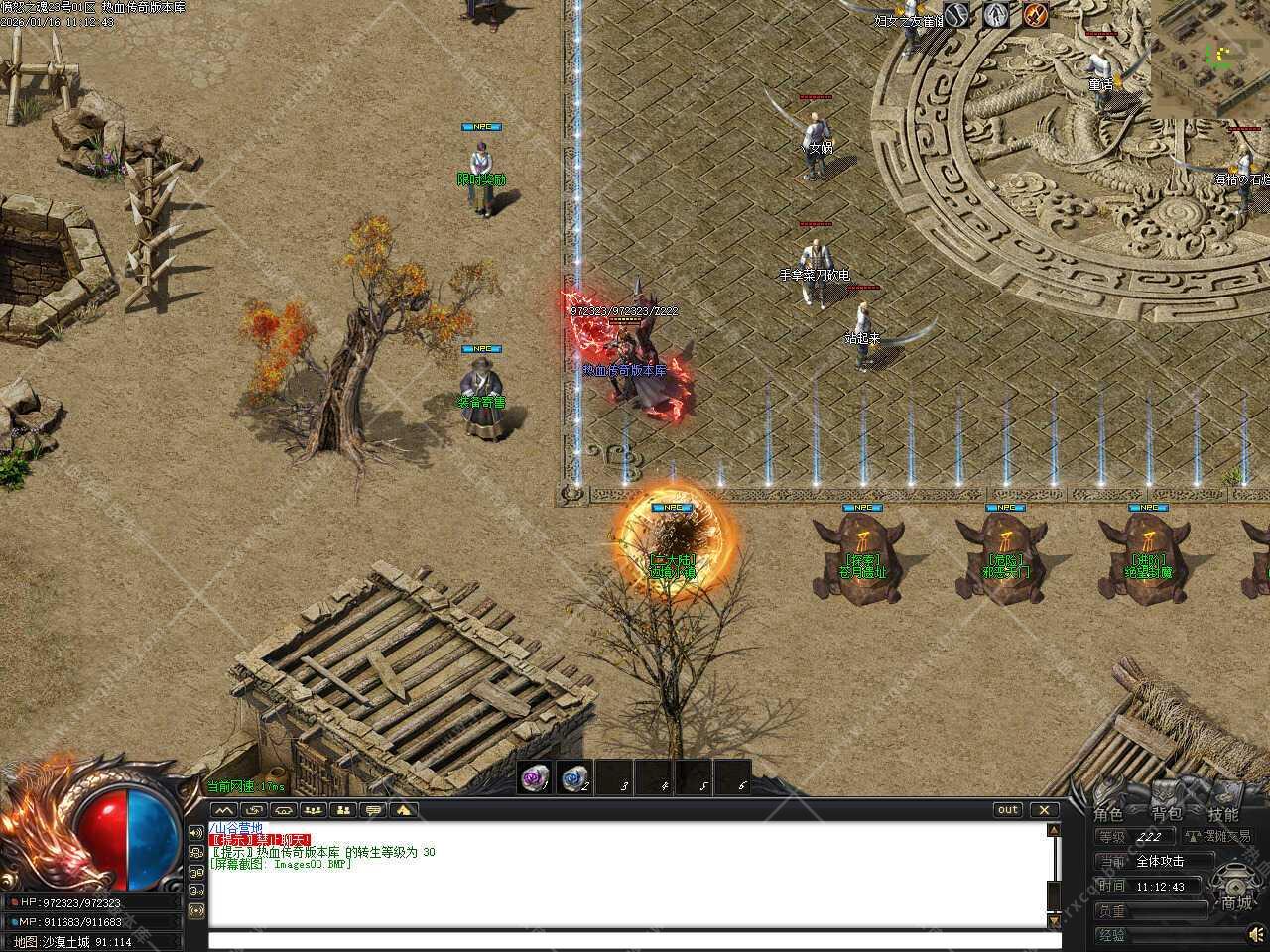The image size is (1270, 952).
Task: Open the 背包 backpack
Action: pyautogui.click(x=1166, y=814)
